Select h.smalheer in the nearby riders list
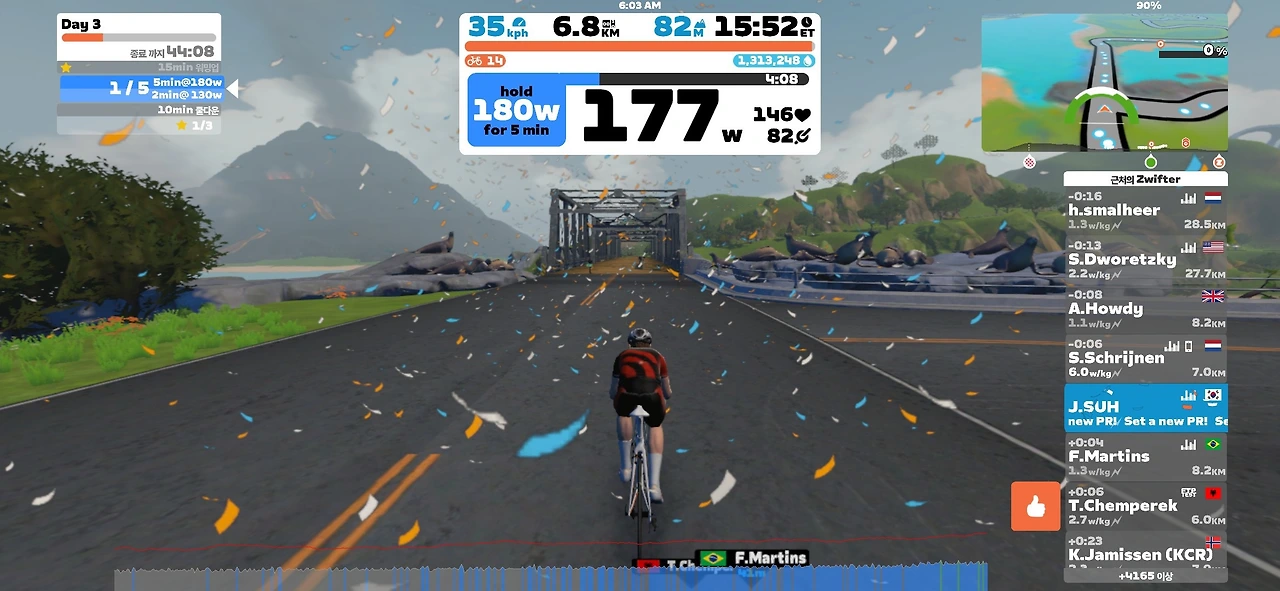This screenshot has height=591, width=1280. (x=1145, y=211)
